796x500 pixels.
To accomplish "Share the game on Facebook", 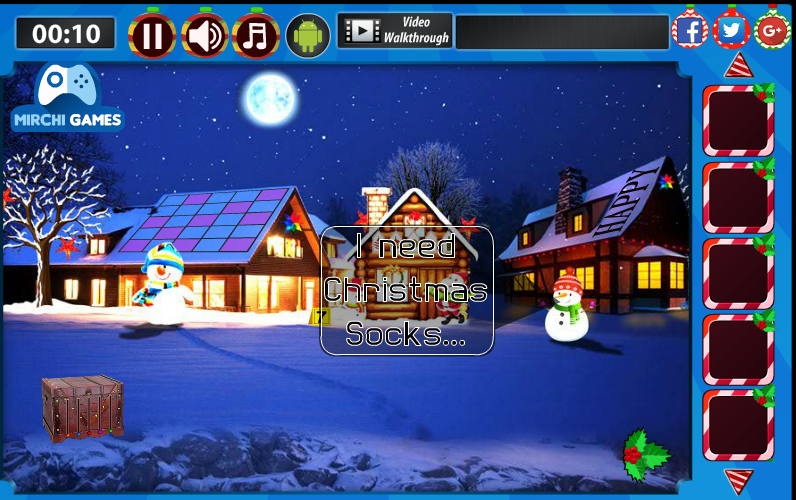I will (x=690, y=30).
